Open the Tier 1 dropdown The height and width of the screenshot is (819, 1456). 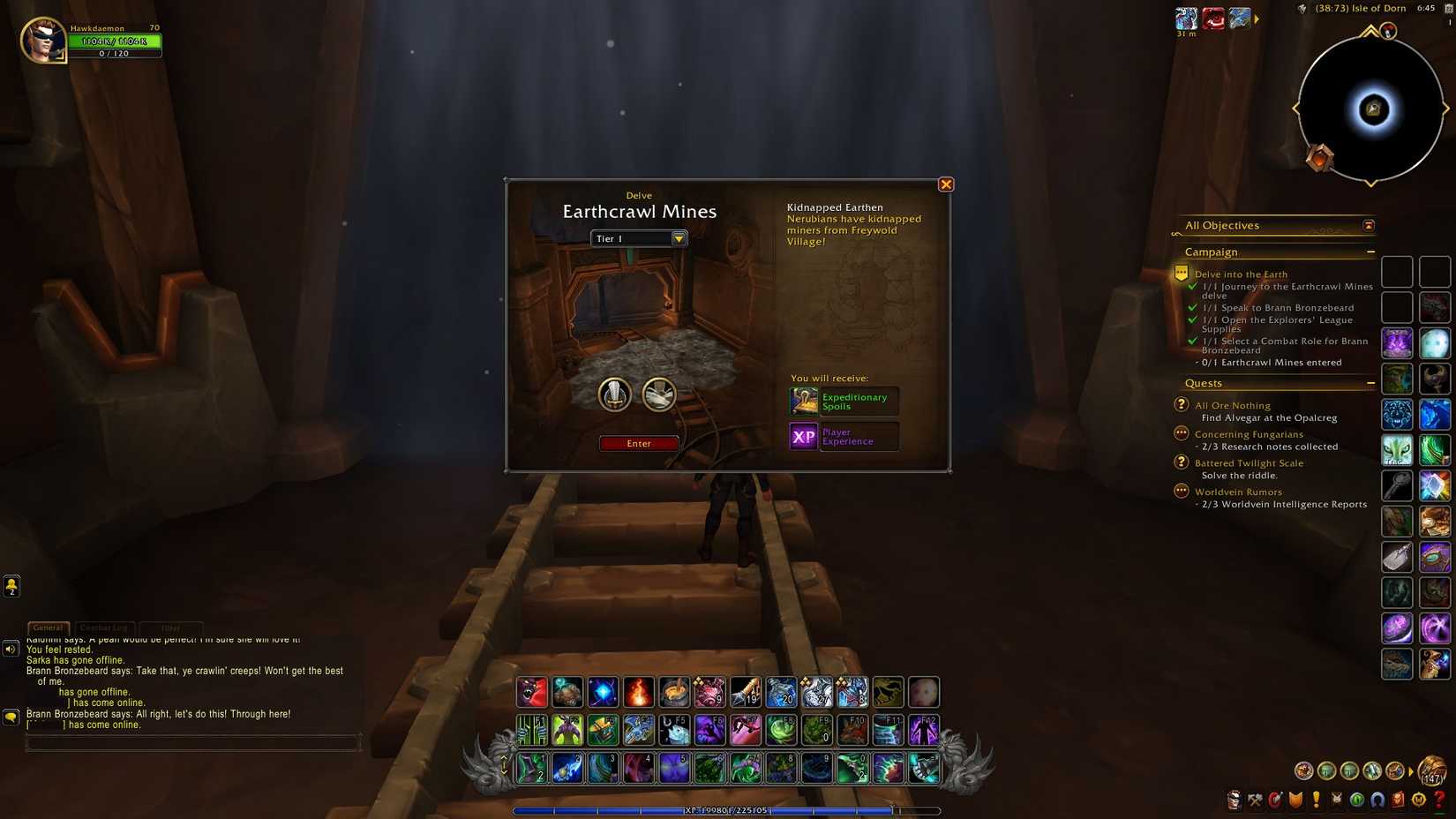678,238
